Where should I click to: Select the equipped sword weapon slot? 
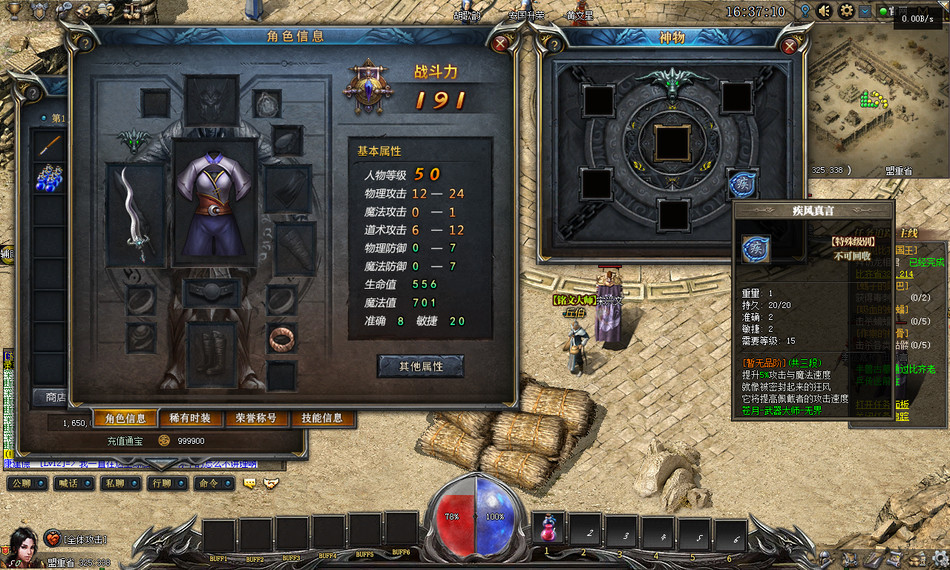tap(136, 213)
